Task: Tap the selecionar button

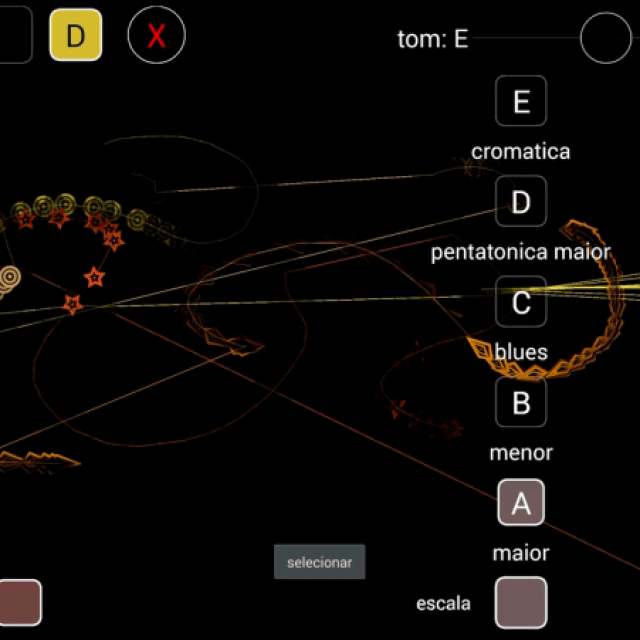Action: click(320, 562)
